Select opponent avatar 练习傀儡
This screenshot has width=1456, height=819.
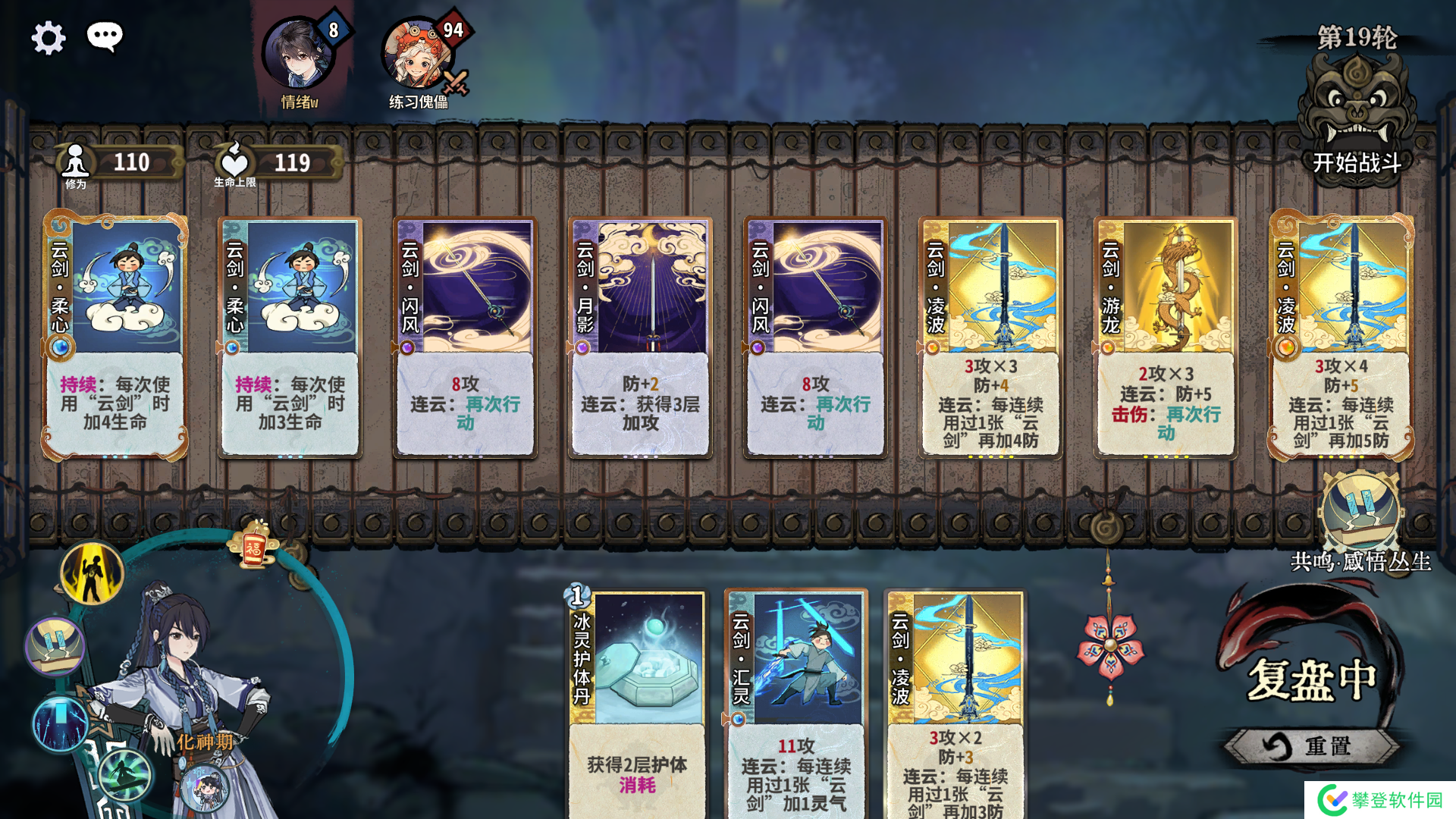pos(417,55)
